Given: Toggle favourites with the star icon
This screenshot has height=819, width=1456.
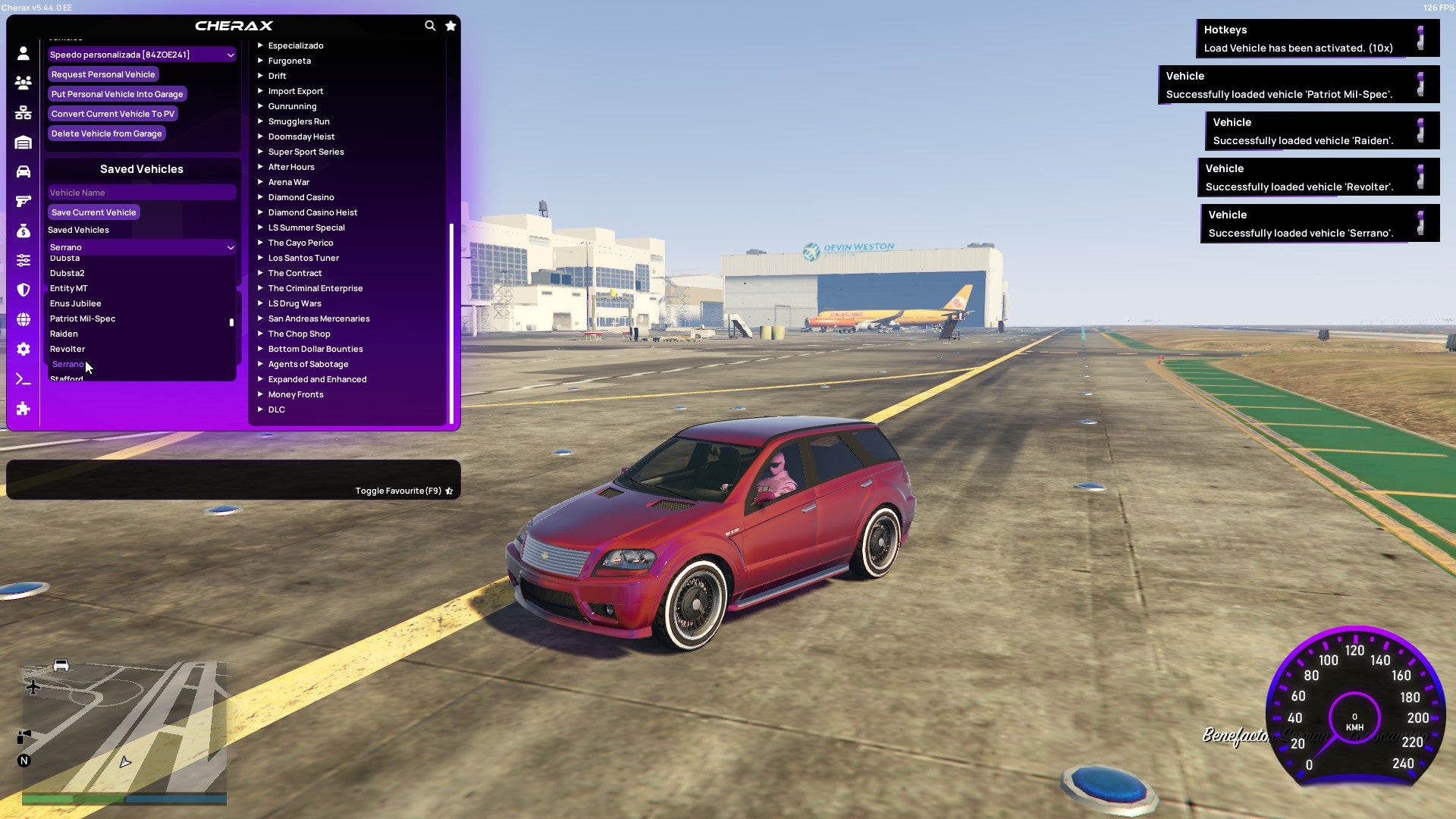Looking at the screenshot, I should tap(450, 25).
